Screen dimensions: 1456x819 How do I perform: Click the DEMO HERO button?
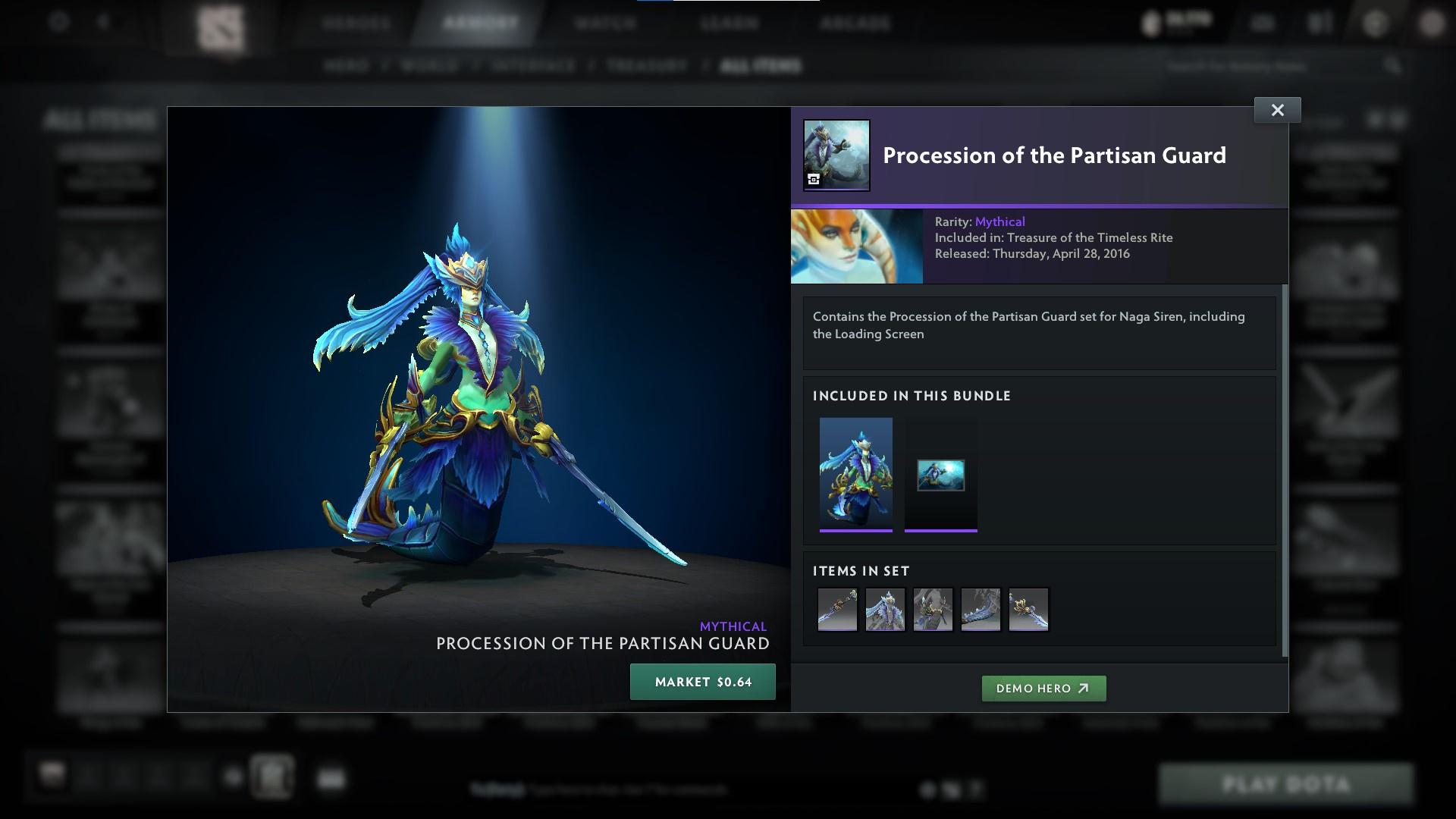point(1043,689)
